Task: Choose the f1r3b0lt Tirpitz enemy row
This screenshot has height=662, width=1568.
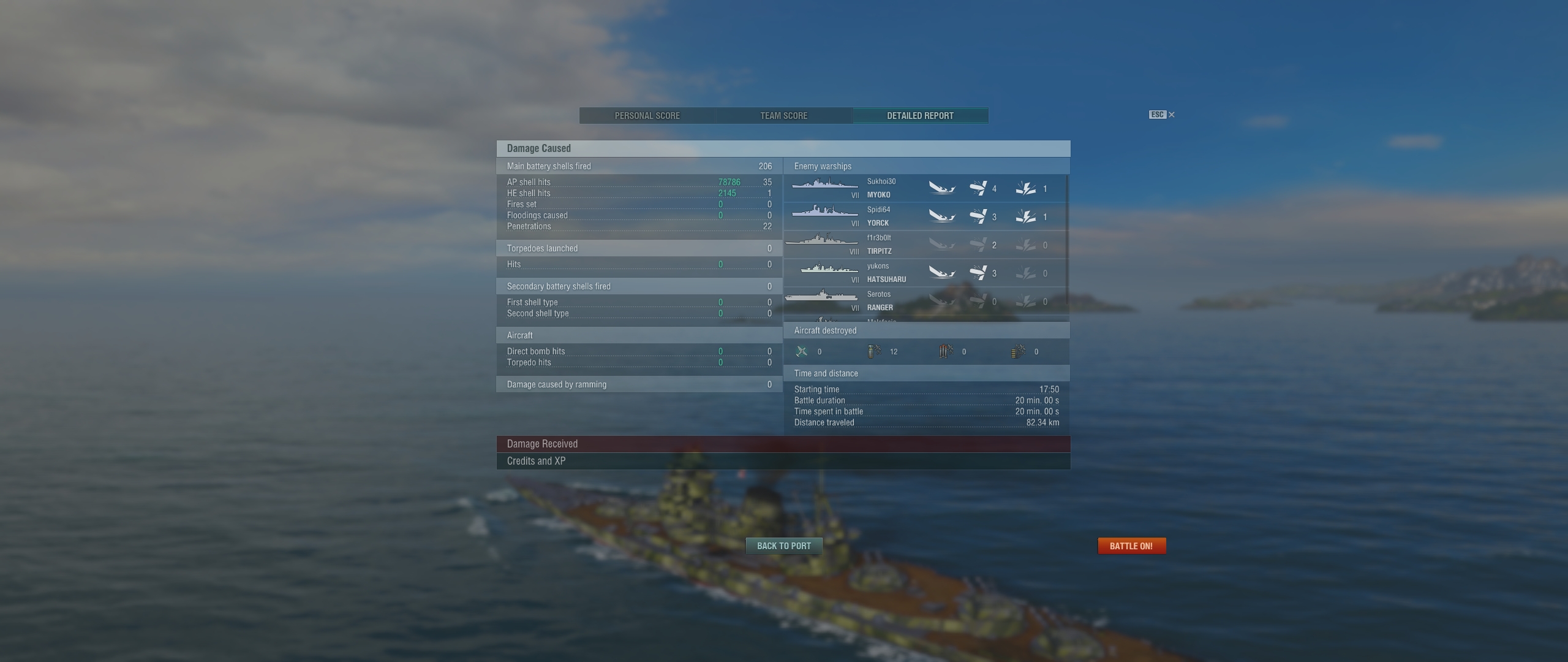Action: pos(925,245)
